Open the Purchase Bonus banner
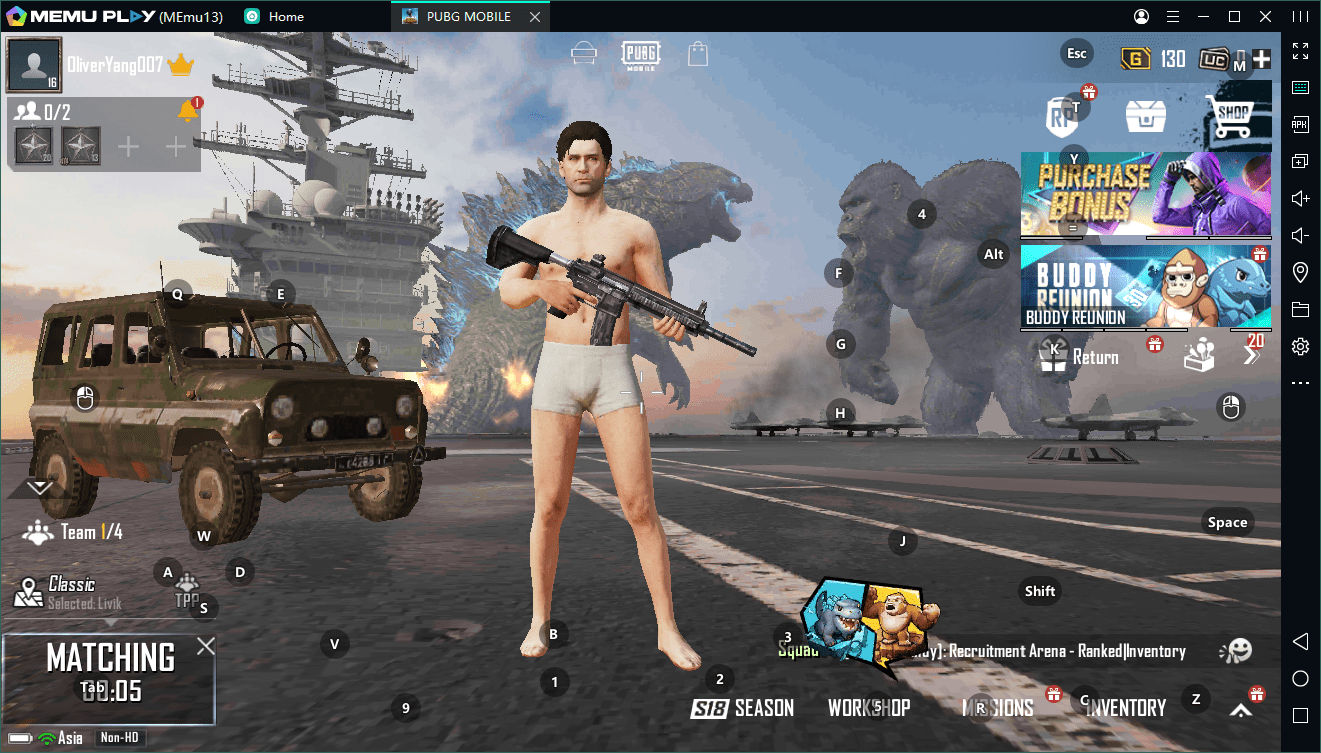 click(1145, 193)
